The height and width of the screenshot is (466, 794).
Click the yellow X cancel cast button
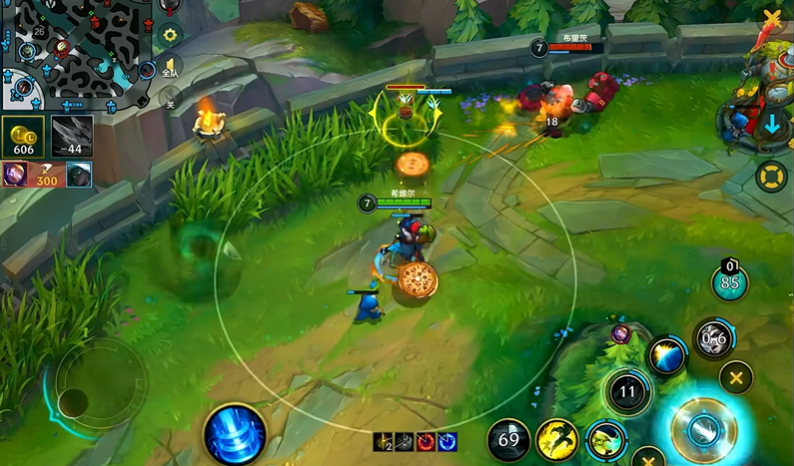coord(736,378)
